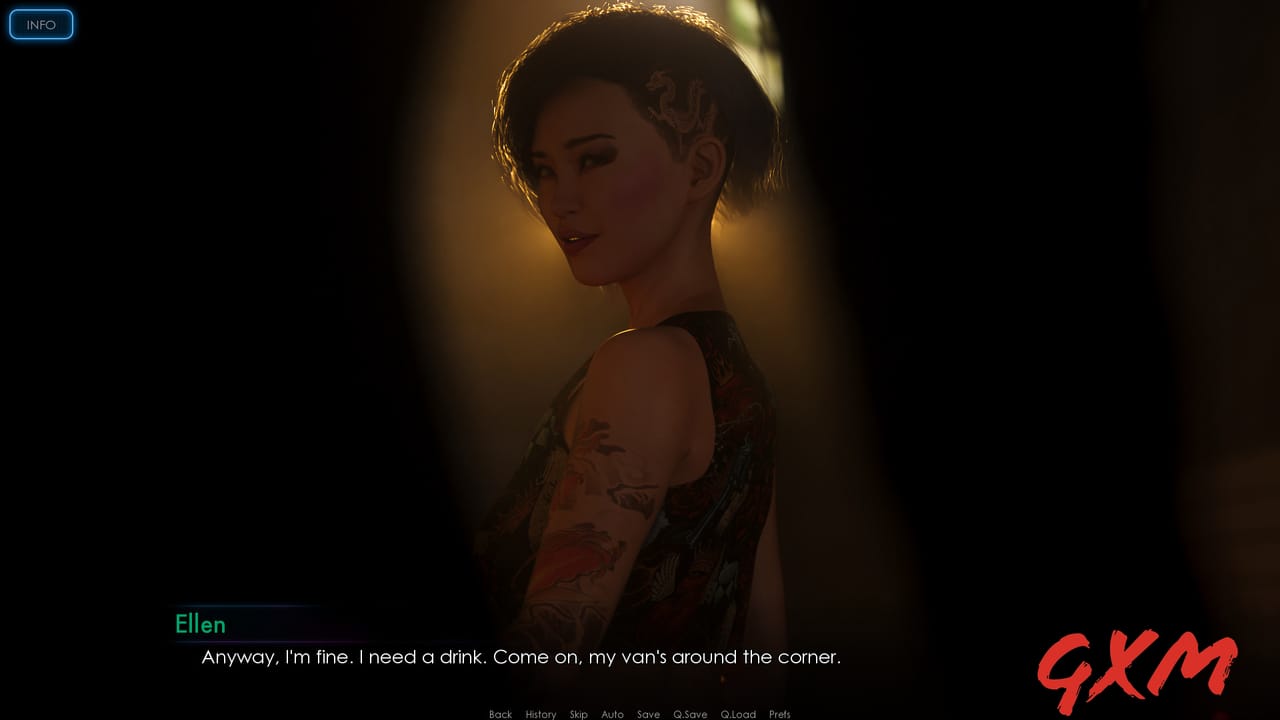1280x720 pixels.
Task: Select the line about the van around the corner
Action: [x=520, y=658]
